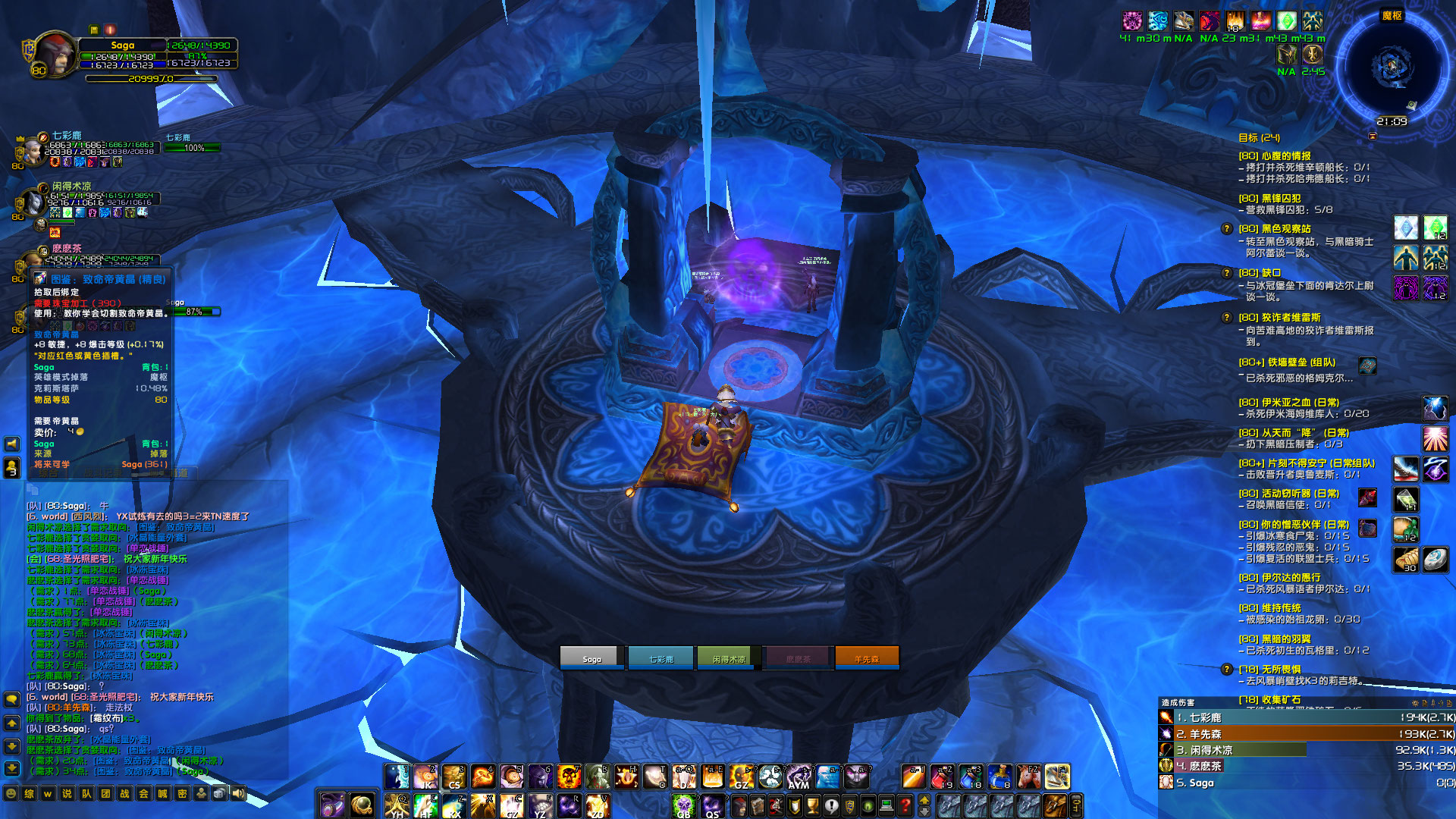Screen dimensions: 1456x819
Task: Click Saga's 87% casting progress bar
Action: coord(193,311)
